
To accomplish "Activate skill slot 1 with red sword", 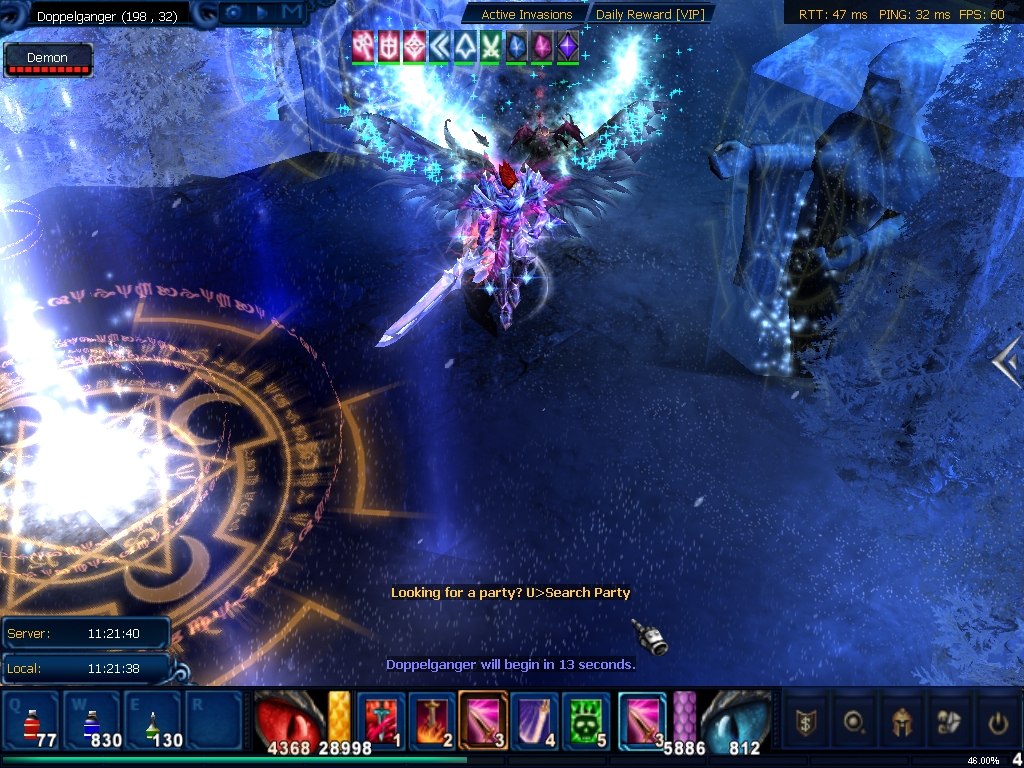I will click(380, 719).
